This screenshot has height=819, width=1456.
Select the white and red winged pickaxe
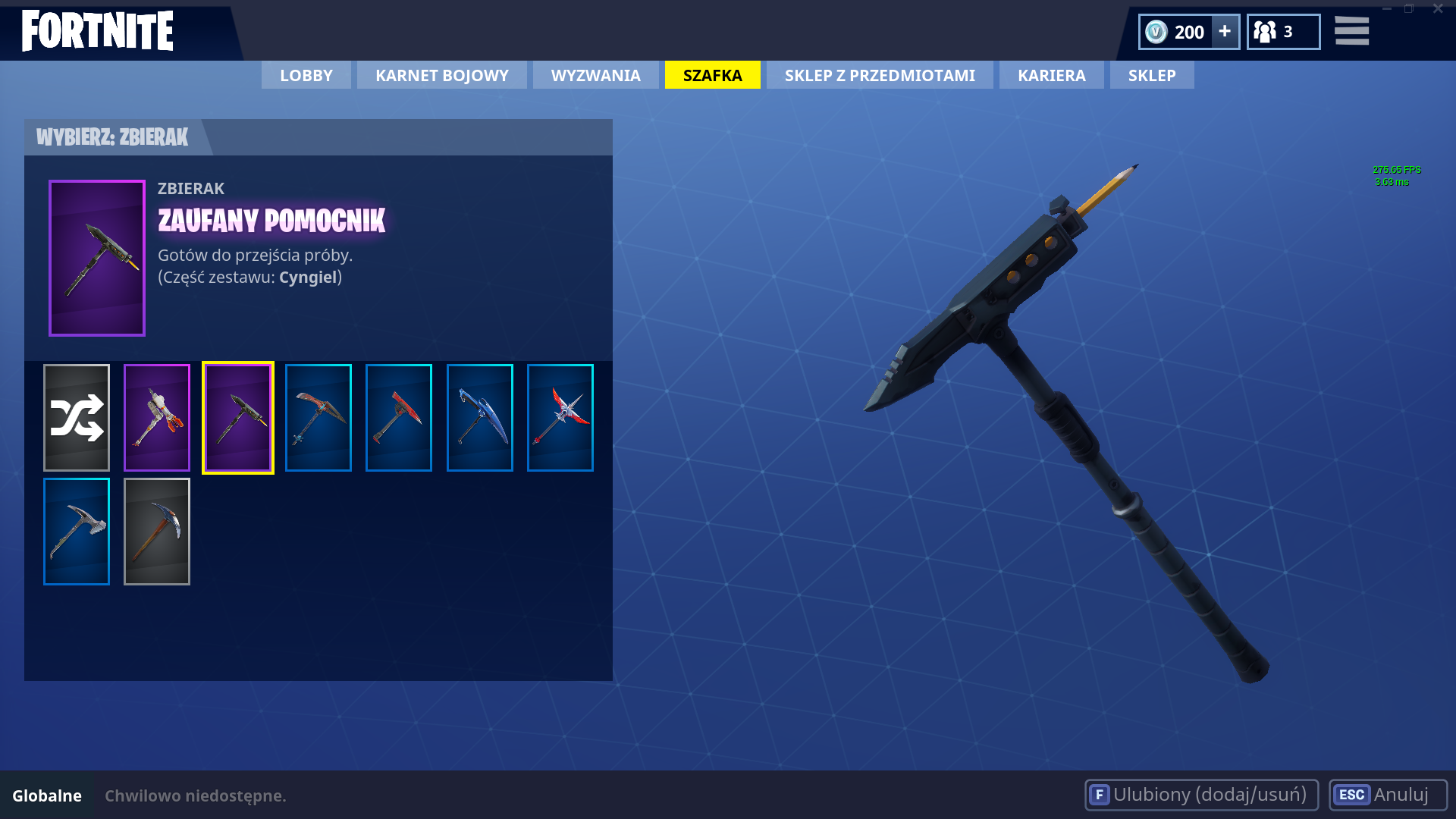[x=560, y=416]
